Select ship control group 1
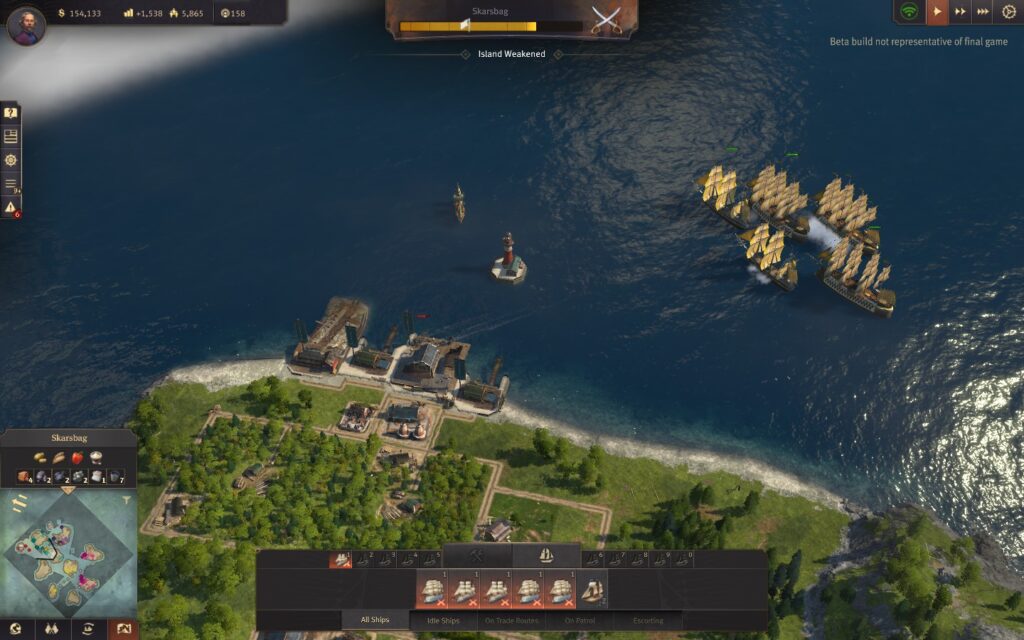The image size is (1024, 640). pos(341,560)
